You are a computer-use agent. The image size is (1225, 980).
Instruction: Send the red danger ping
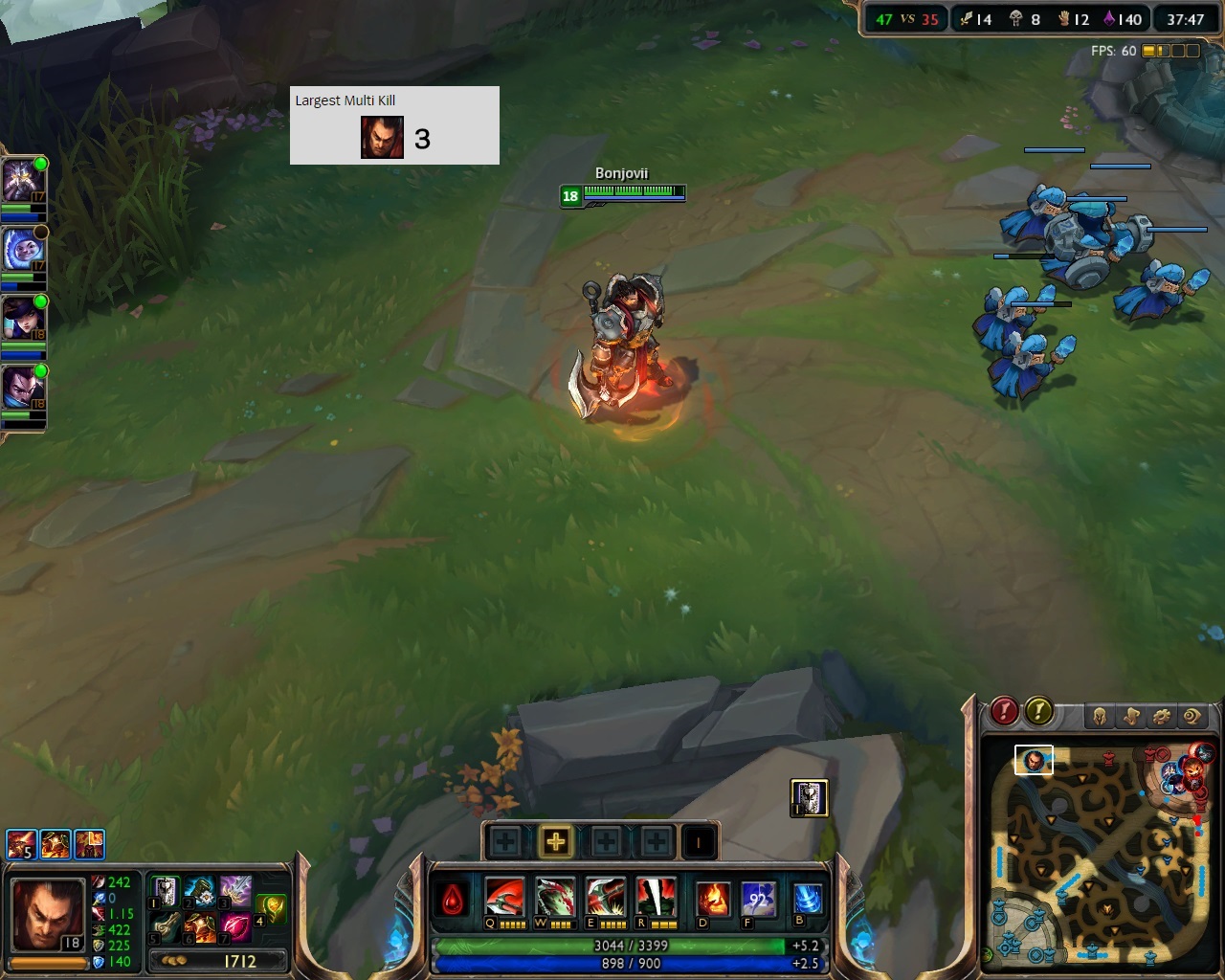(1004, 711)
